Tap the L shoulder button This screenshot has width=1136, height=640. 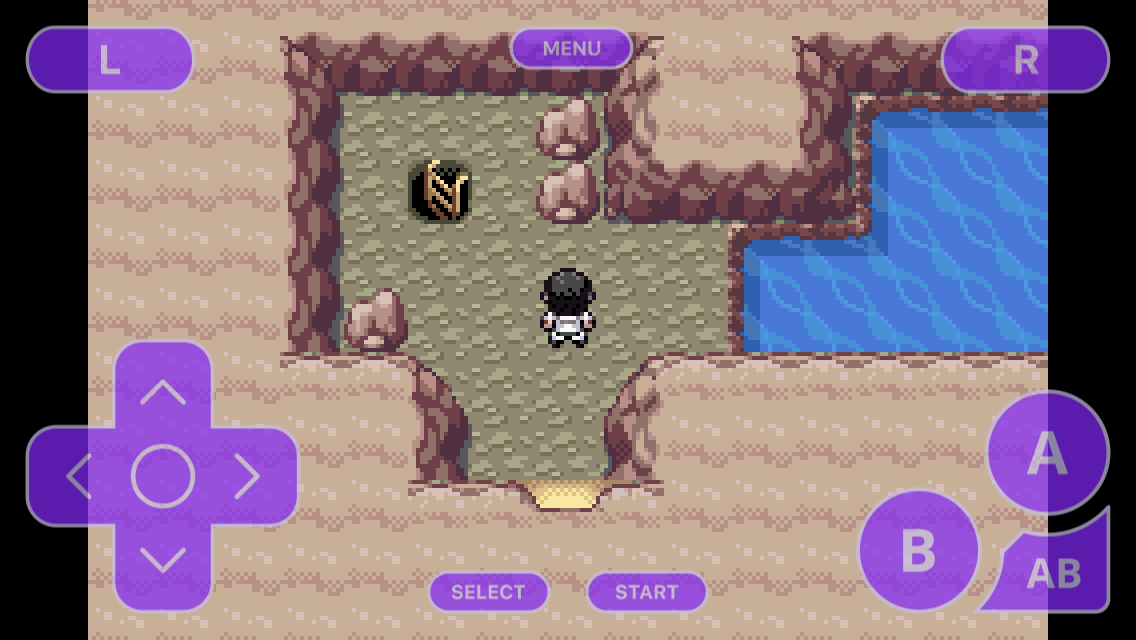(110, 60)
